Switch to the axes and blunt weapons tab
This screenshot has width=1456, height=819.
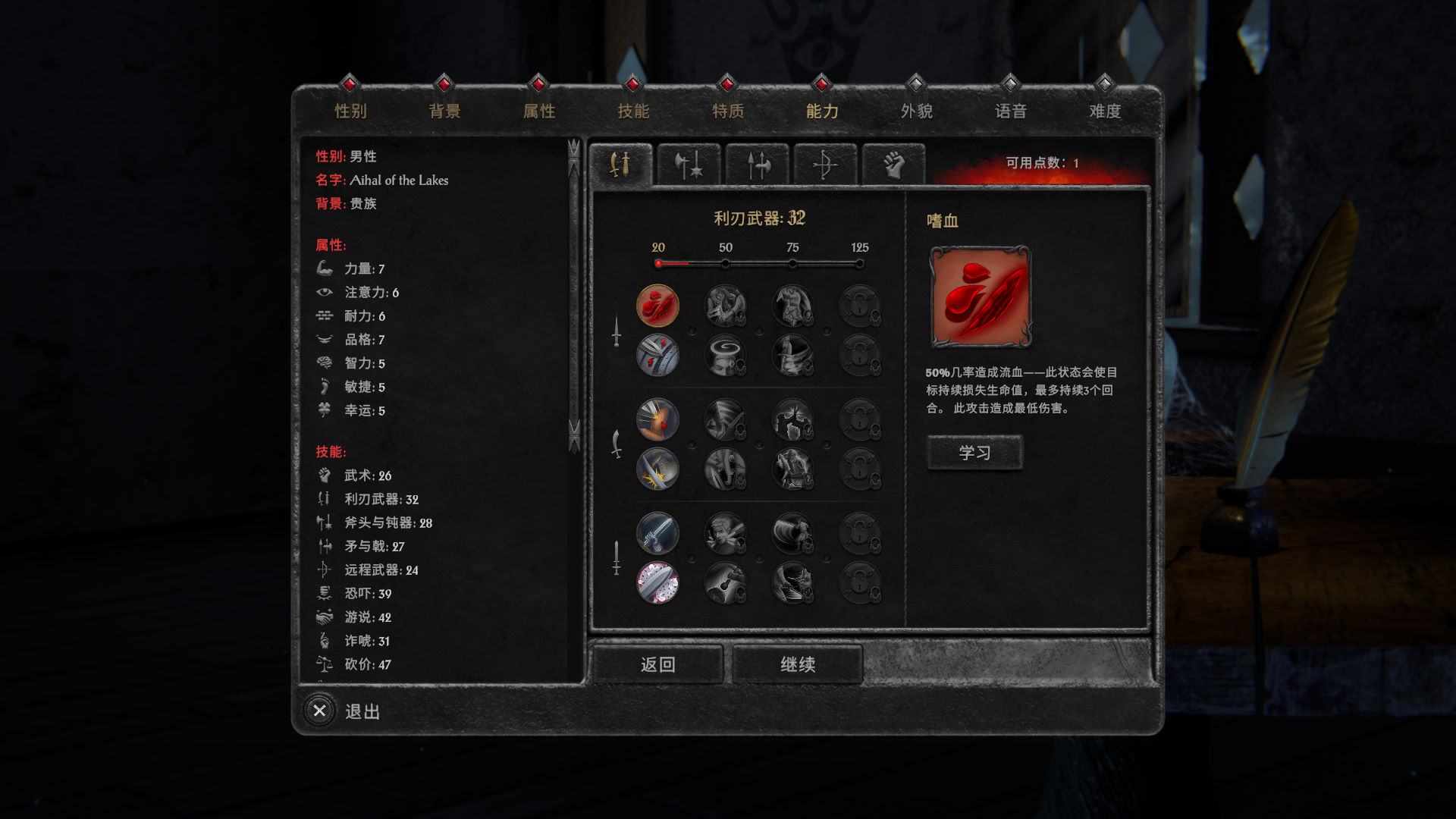[x=688, y=165]
